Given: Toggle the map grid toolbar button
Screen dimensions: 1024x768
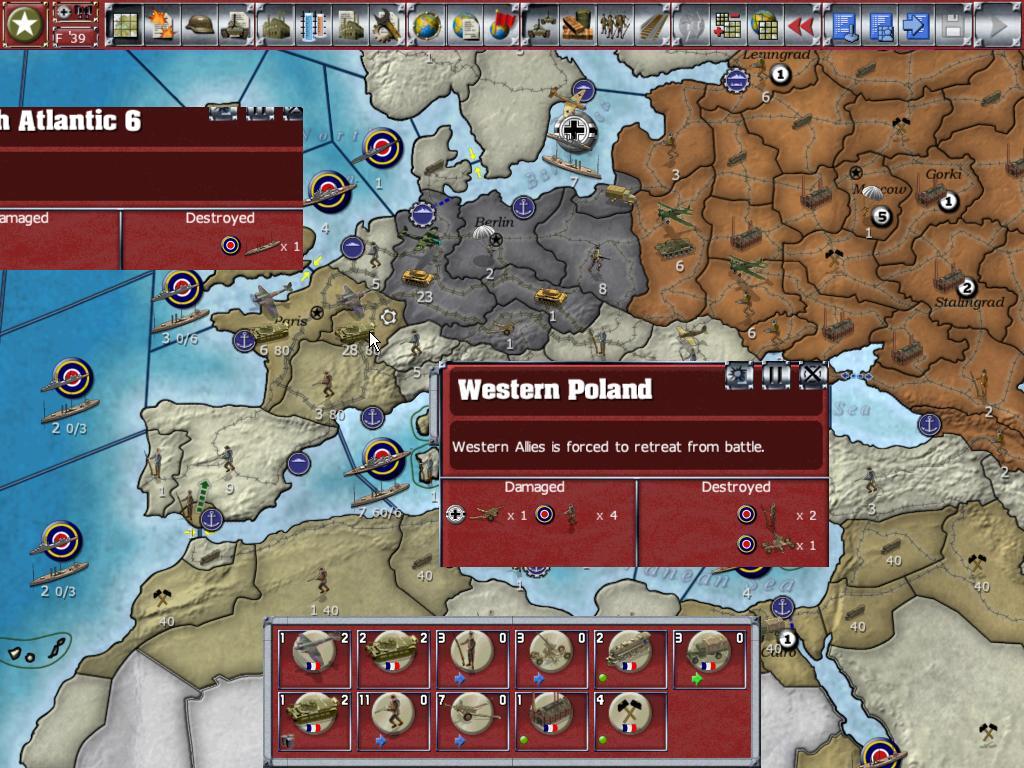Looking at the screenshot, I should 123,24.
